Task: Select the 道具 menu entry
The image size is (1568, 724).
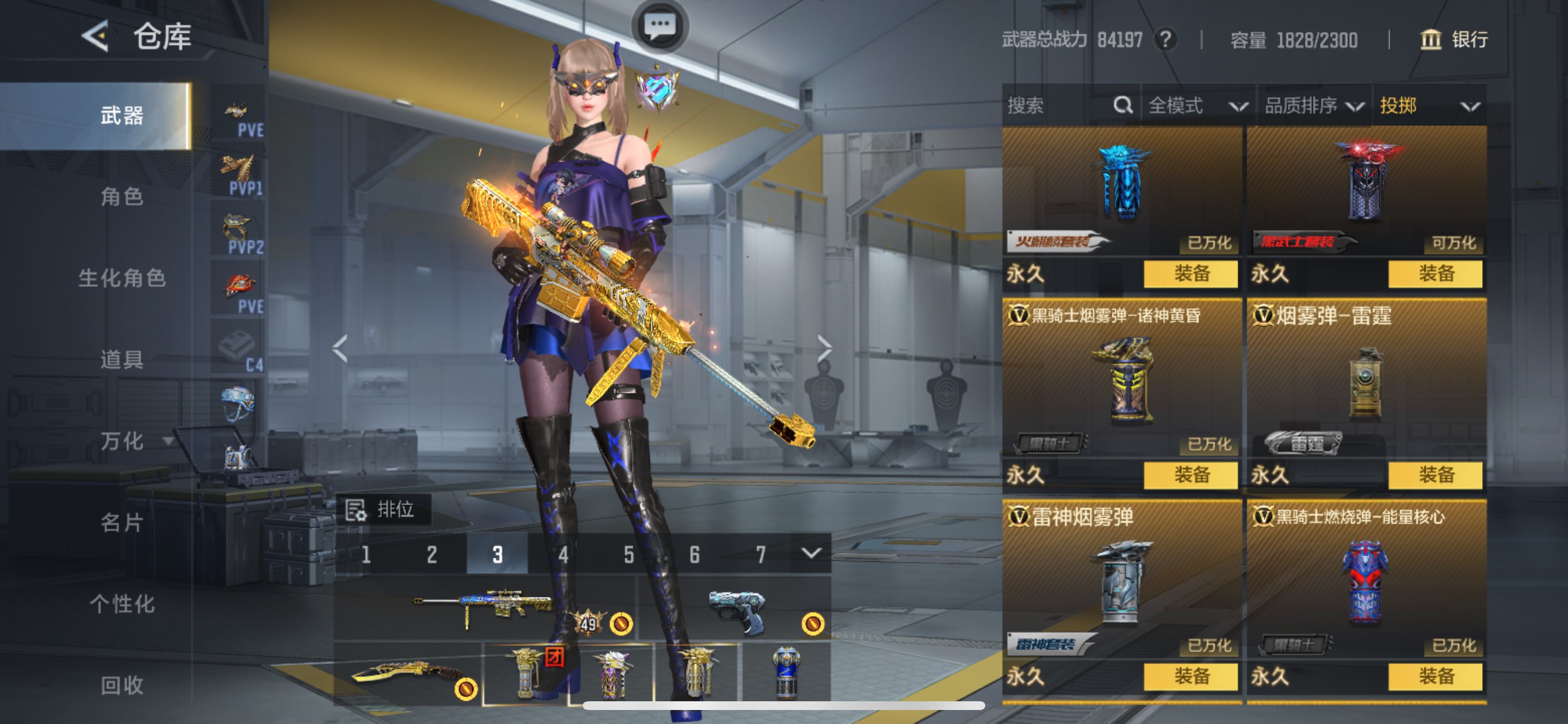Action: click(122, 360)
